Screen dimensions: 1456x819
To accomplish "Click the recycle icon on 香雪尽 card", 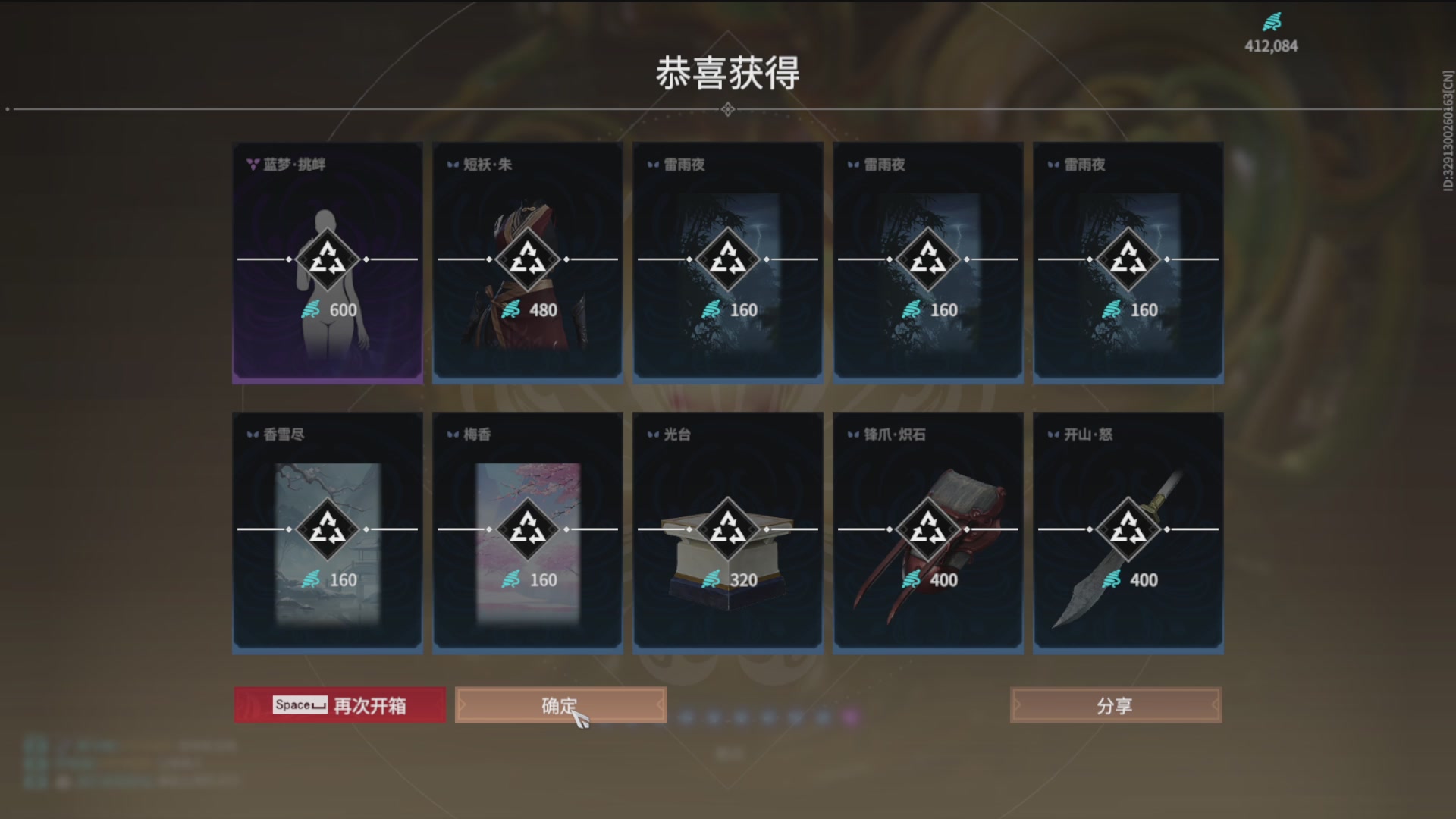I will [x=328, y=530].
